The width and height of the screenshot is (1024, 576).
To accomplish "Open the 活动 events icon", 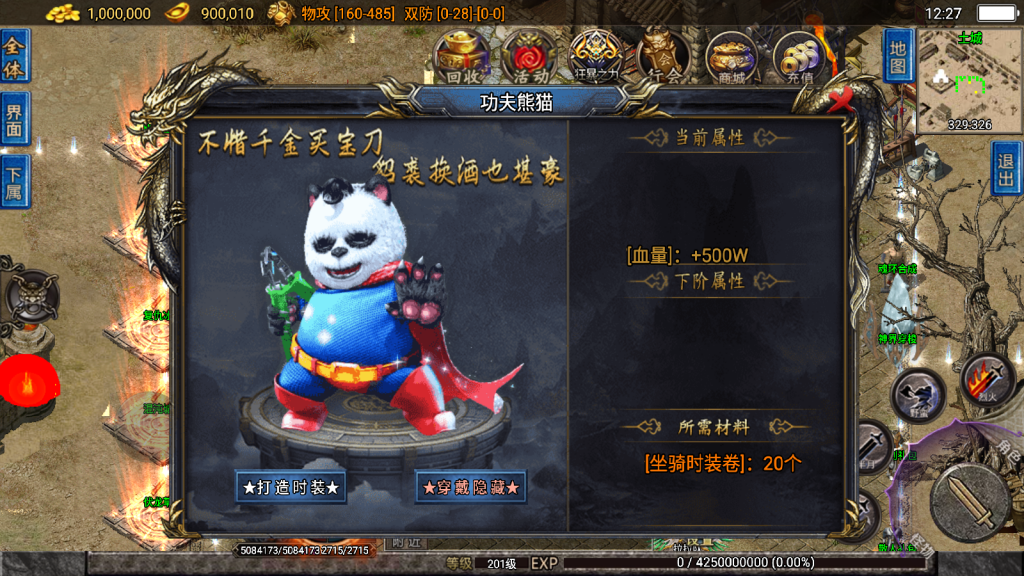I will click(x=528, y=57).
